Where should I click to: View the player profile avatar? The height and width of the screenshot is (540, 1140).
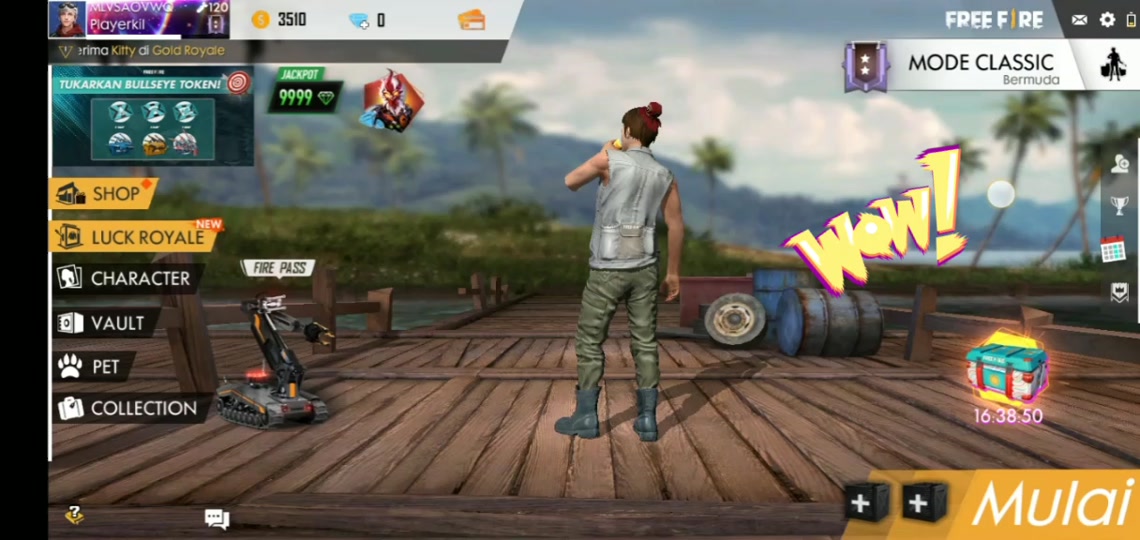(67, 19)
